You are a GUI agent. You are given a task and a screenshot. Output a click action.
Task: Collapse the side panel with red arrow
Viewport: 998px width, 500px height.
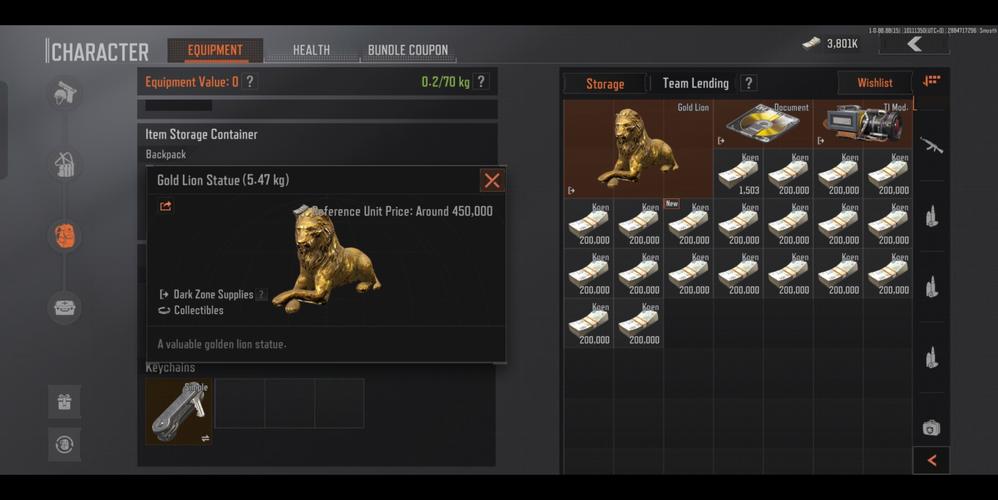[x=932, y=460]
